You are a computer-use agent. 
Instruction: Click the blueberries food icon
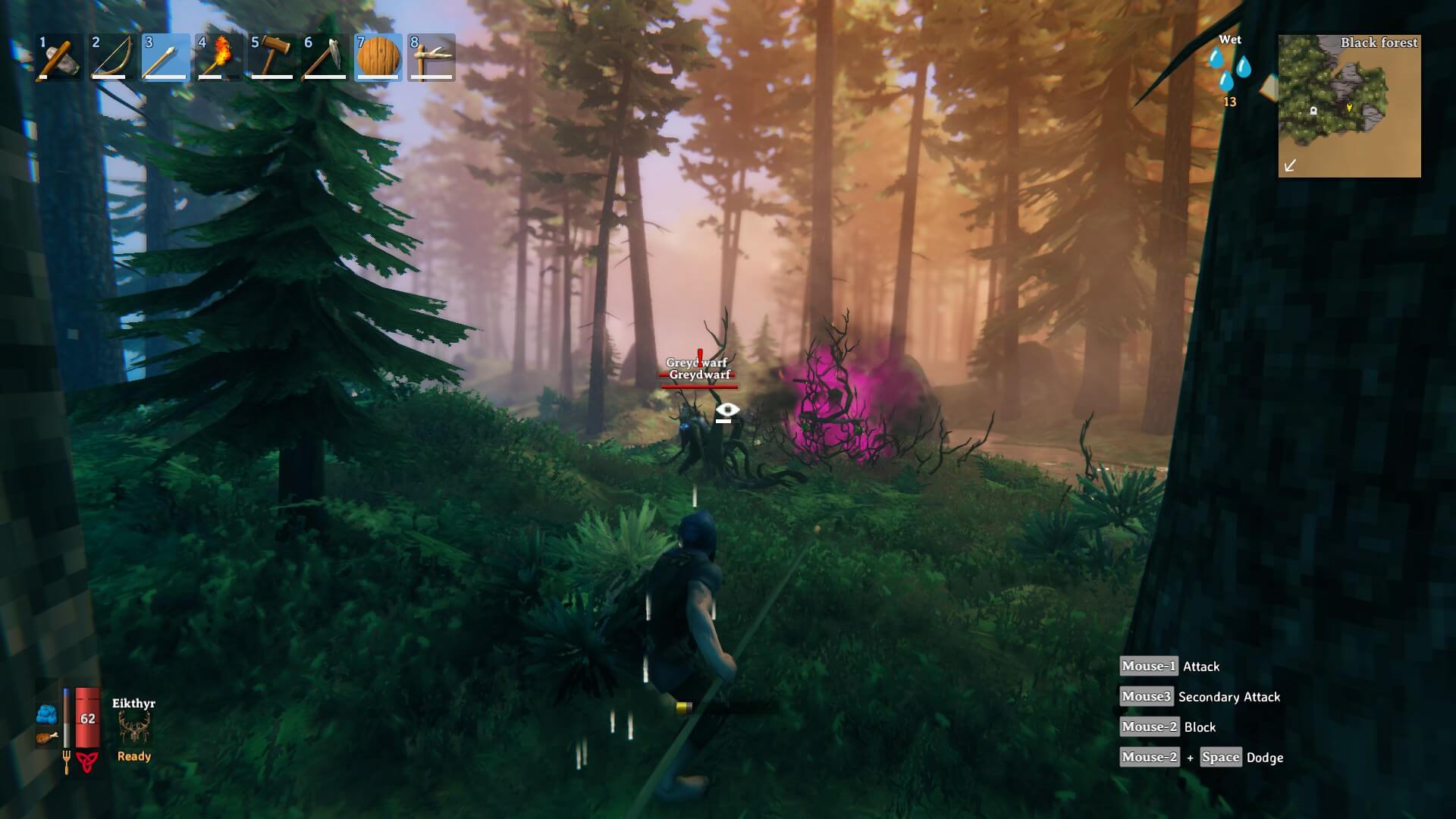click(x=46, y=714)
